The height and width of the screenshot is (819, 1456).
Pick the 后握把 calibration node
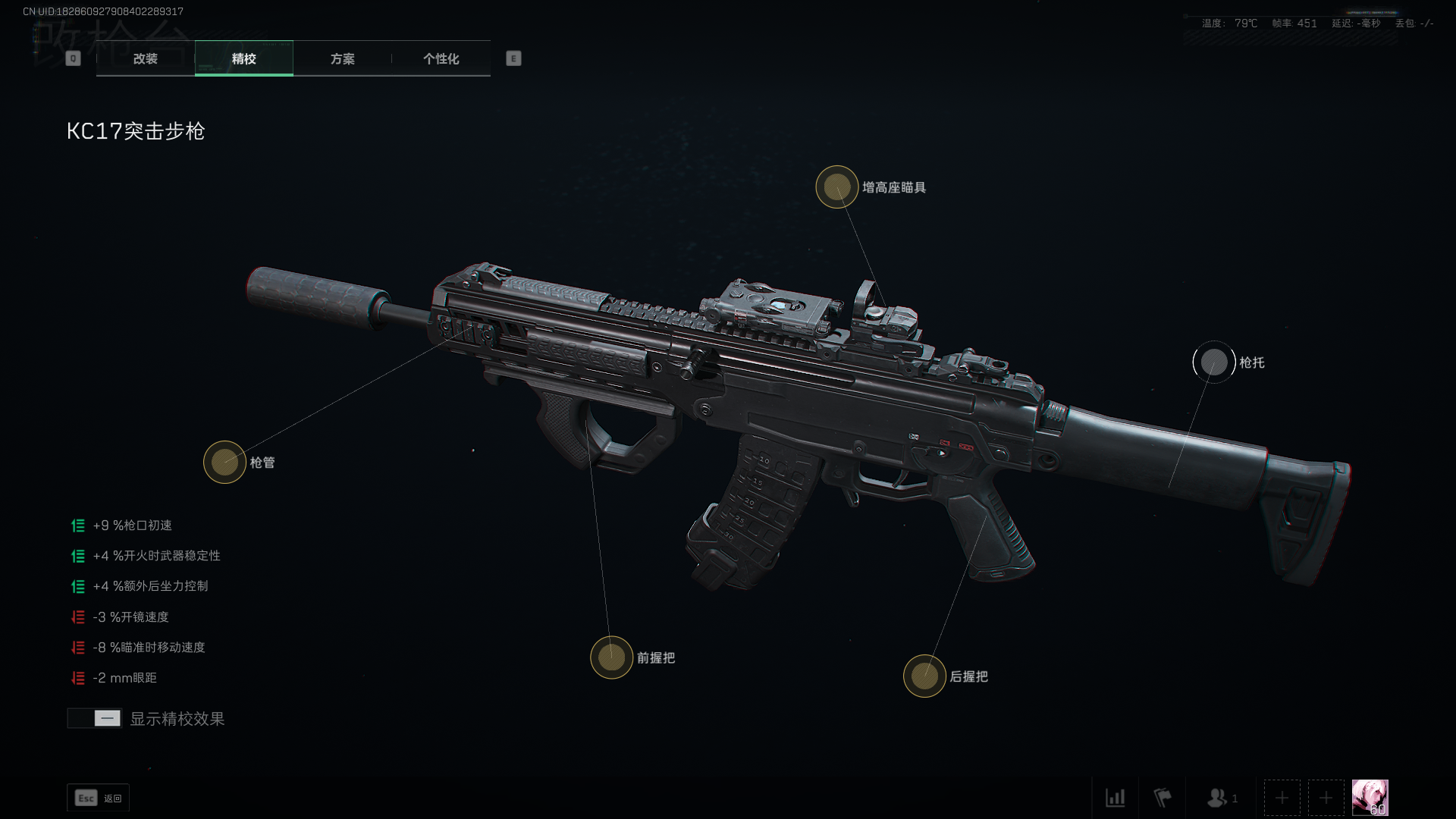point(924,676)
